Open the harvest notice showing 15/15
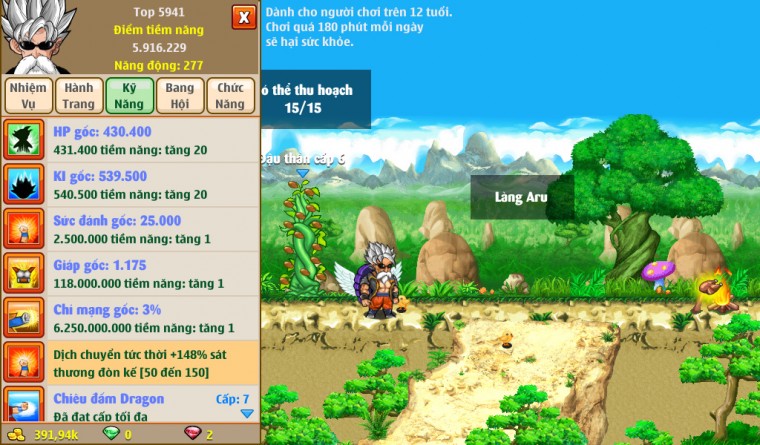760x445 pixels. point(315,99)
